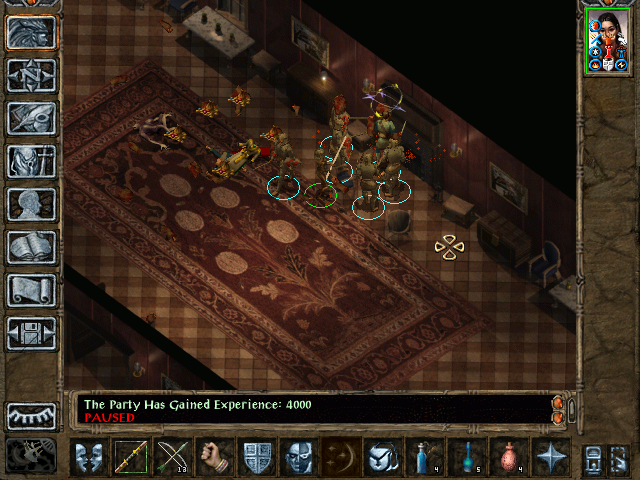Select the fist attack slot
The height and width of the screenshot is (480, 640).
(x=214, y=457)
